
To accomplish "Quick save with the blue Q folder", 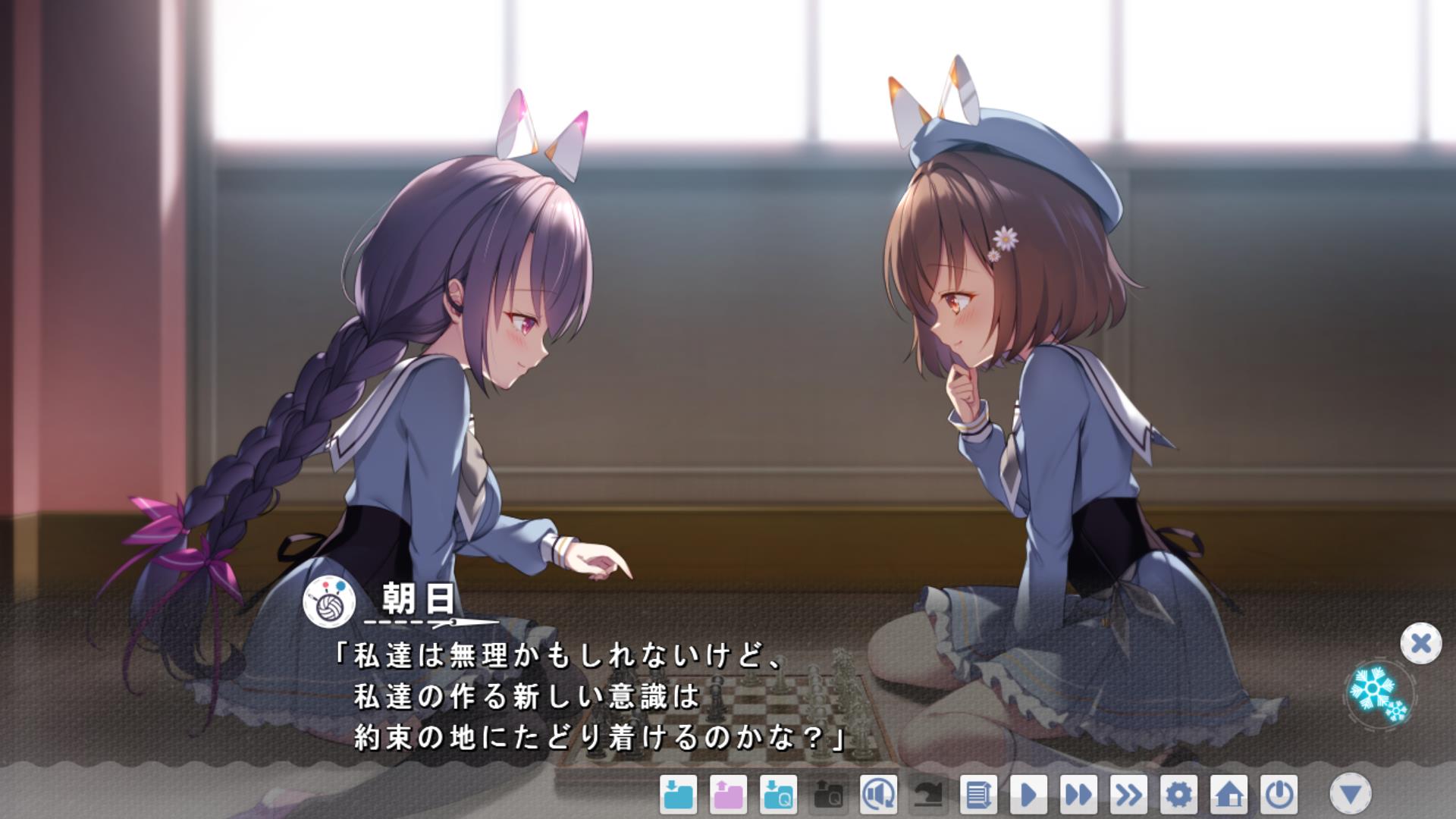I will [x=778, y=795].
